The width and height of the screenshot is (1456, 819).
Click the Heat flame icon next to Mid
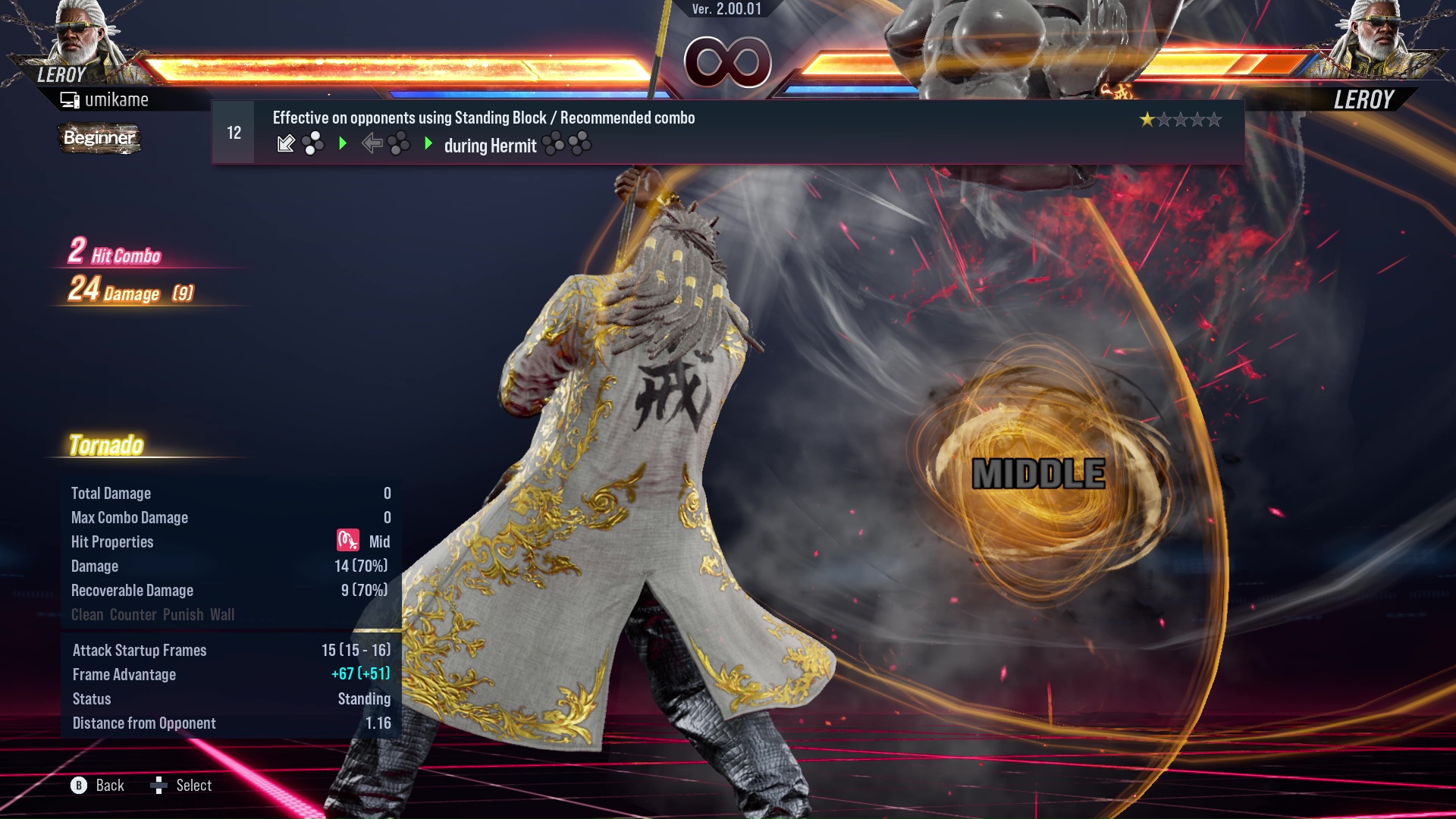347,540
